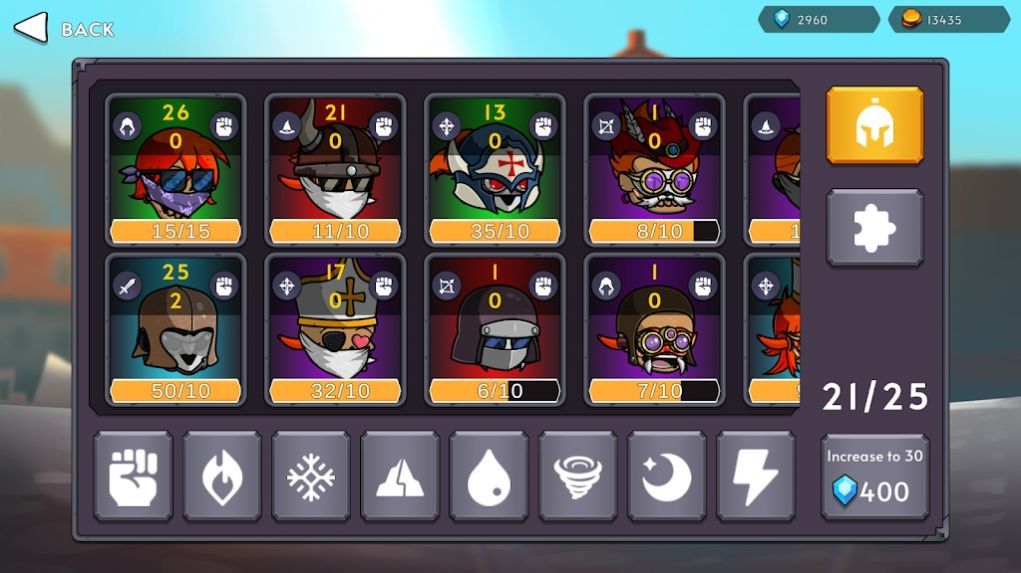Choose the dark knight visor helmet card
This screenshot has width=1021, height=573.
pyautogui.click(x=495, y=330)
